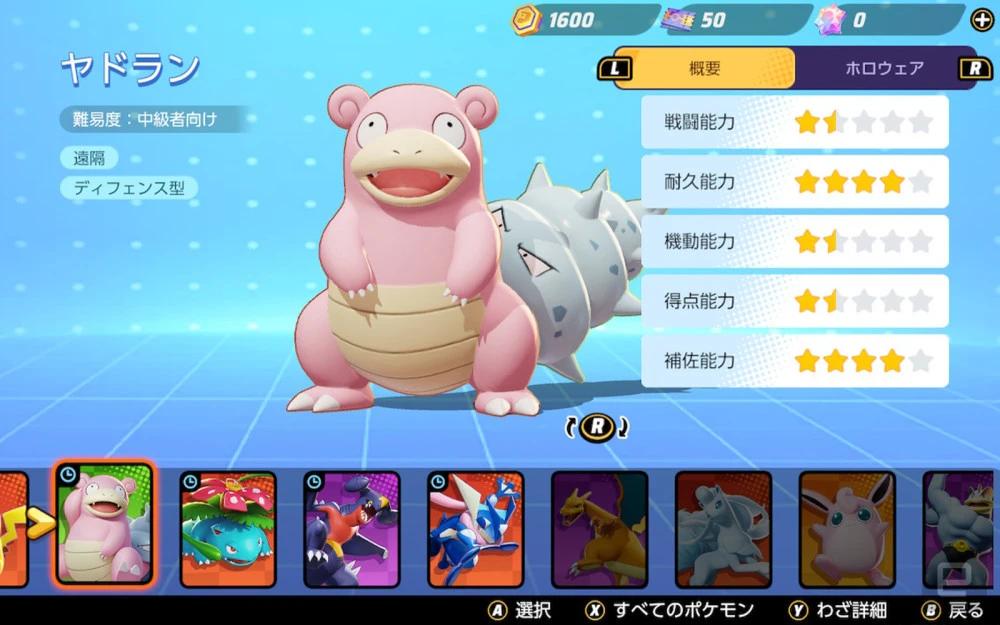Select the partly visible Pikachu card
This screenshot has height=625, width=1000.
pyautogui.click(x=13, y=529)
